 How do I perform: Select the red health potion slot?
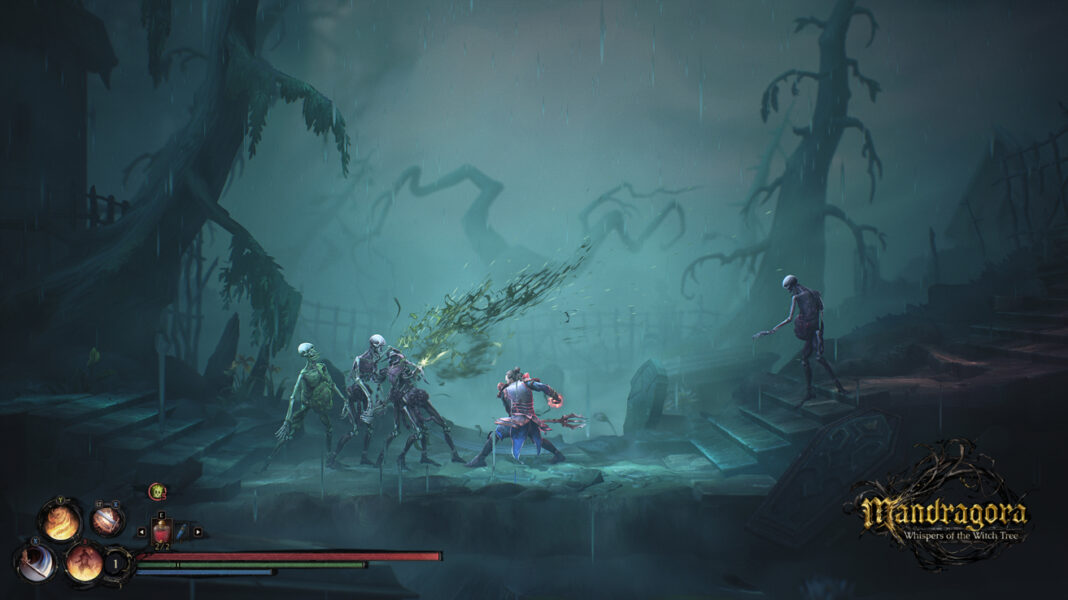161,531
